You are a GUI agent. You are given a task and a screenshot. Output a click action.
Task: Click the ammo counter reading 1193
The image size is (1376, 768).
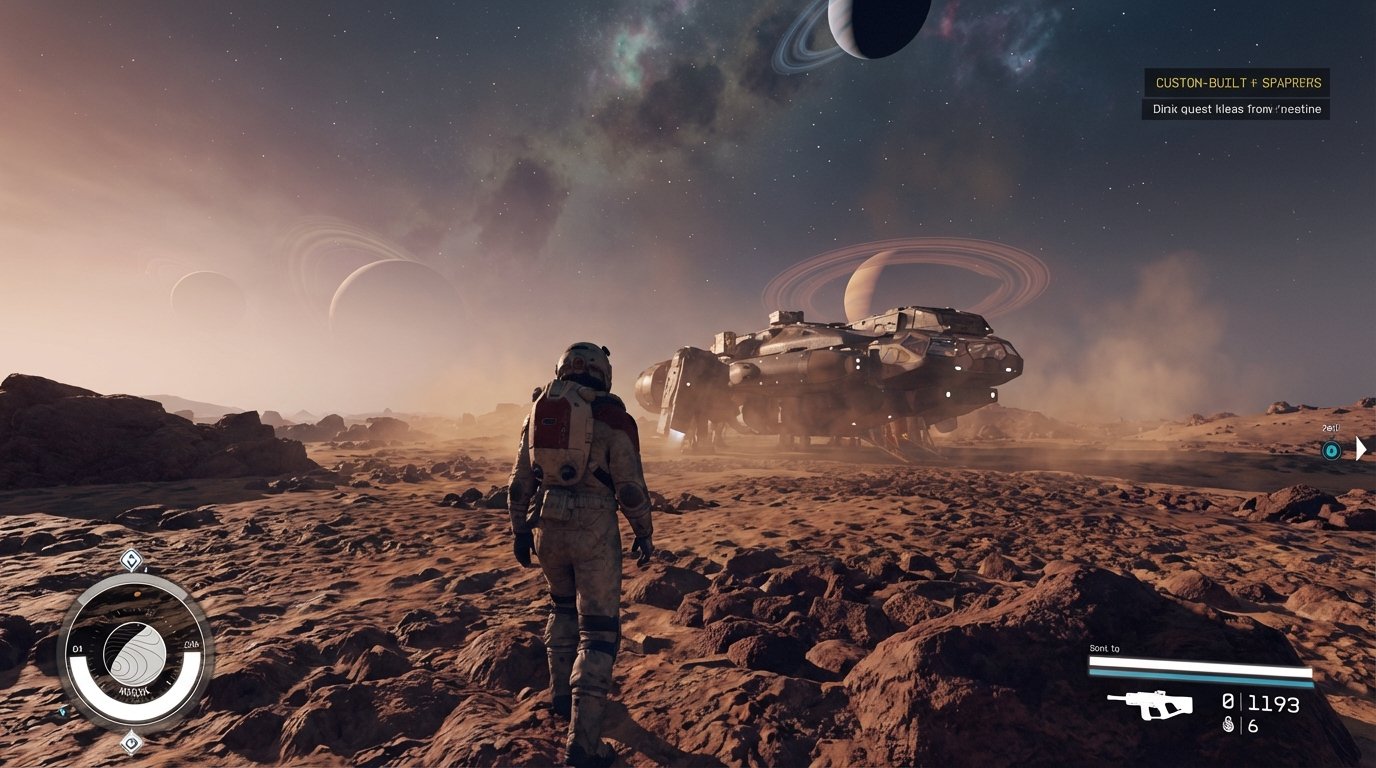tap(1272, 703)
